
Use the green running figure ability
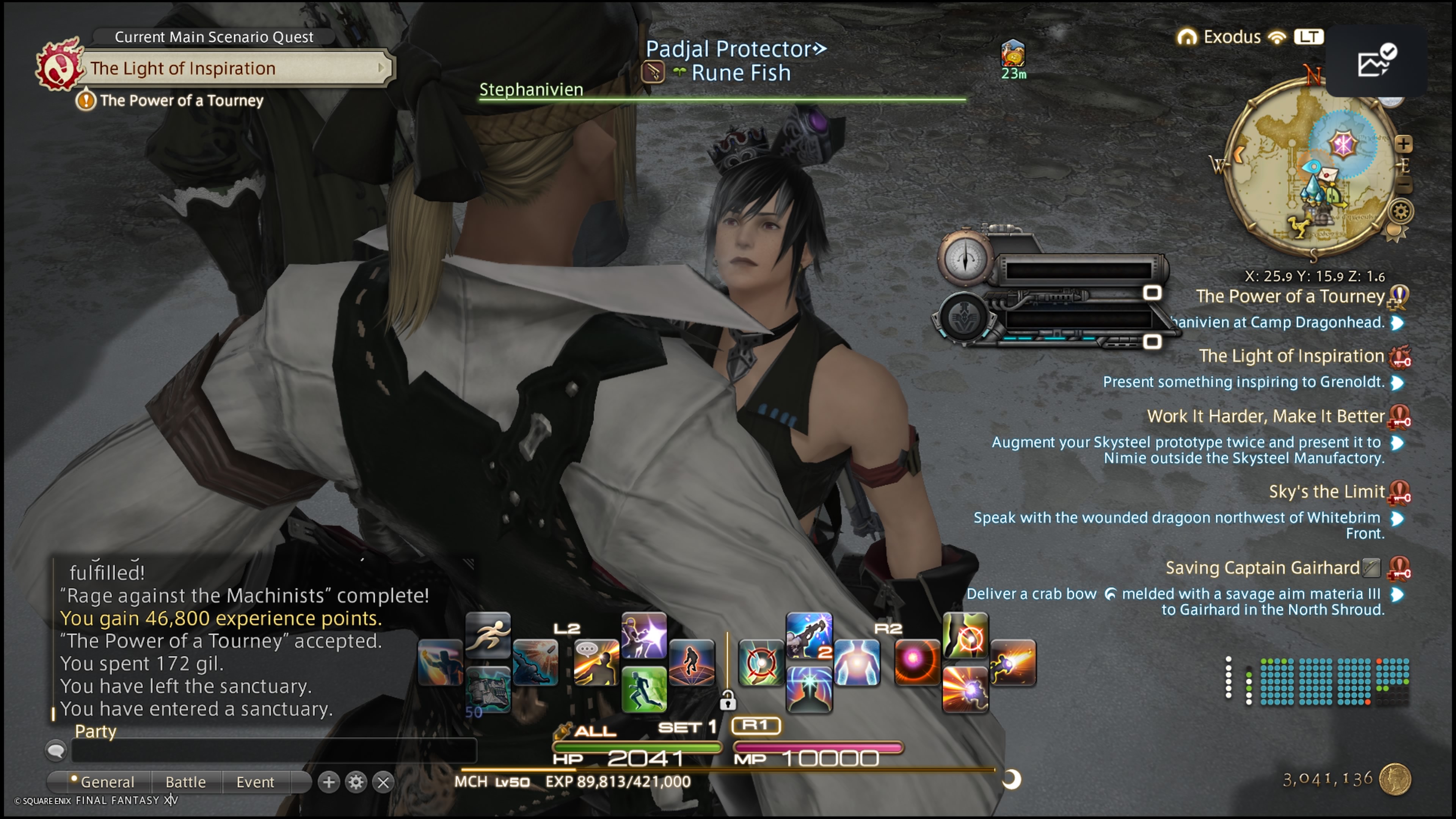(x=644, y=689)
